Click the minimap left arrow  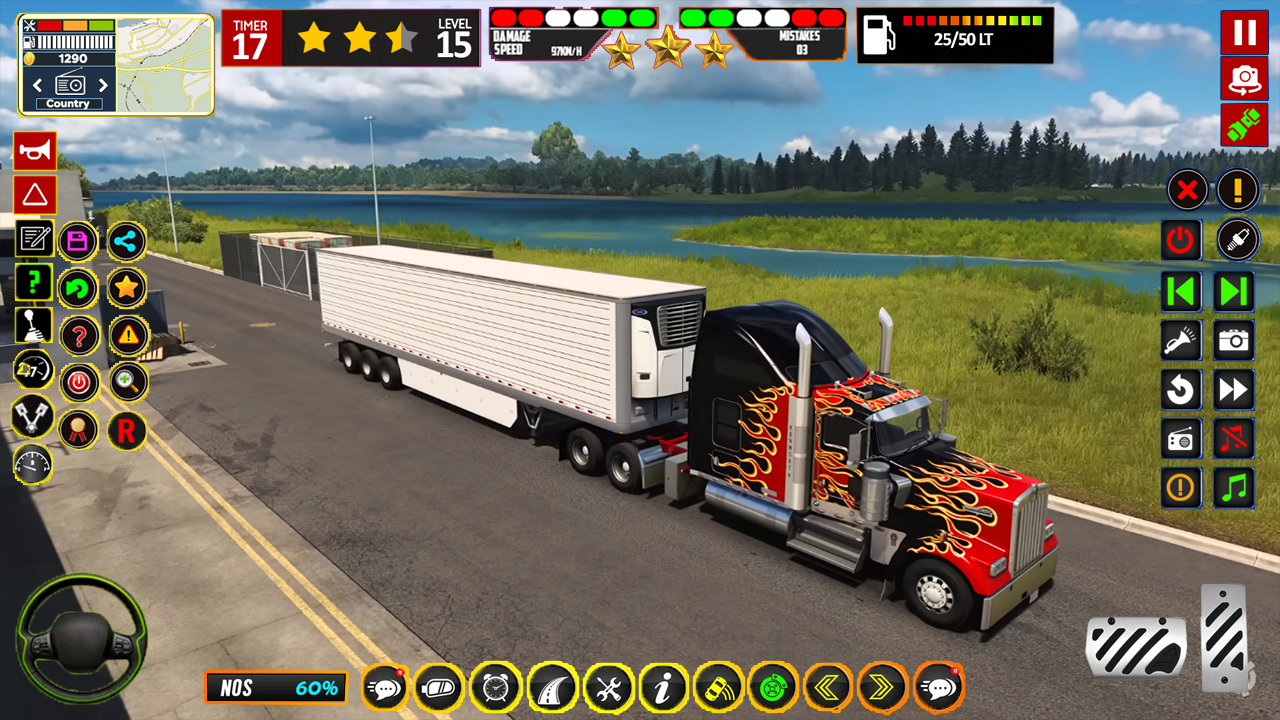pyautogui.click(x=37, y=85)
